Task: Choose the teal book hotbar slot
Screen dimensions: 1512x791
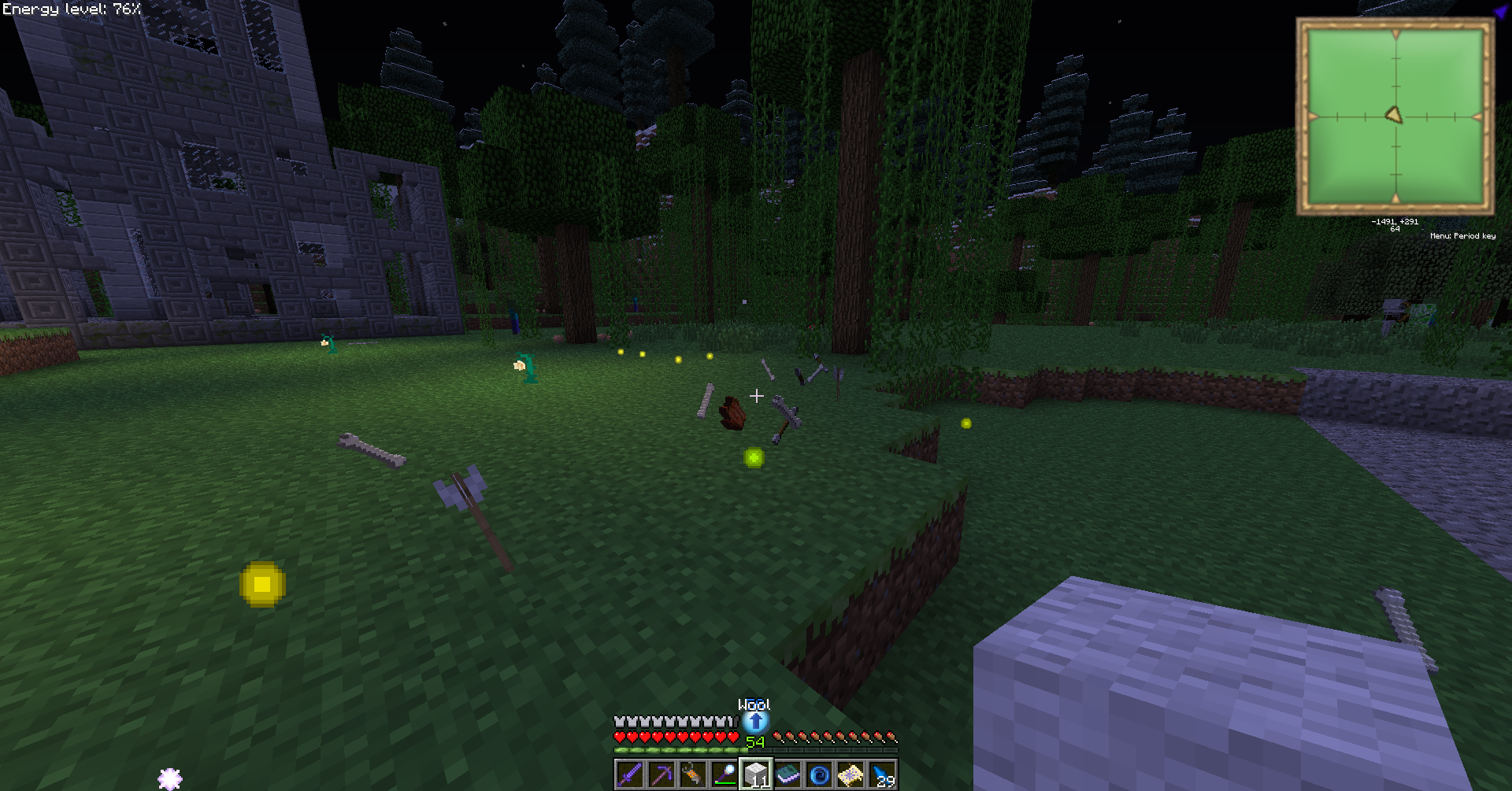Action: tap(787, 774)
